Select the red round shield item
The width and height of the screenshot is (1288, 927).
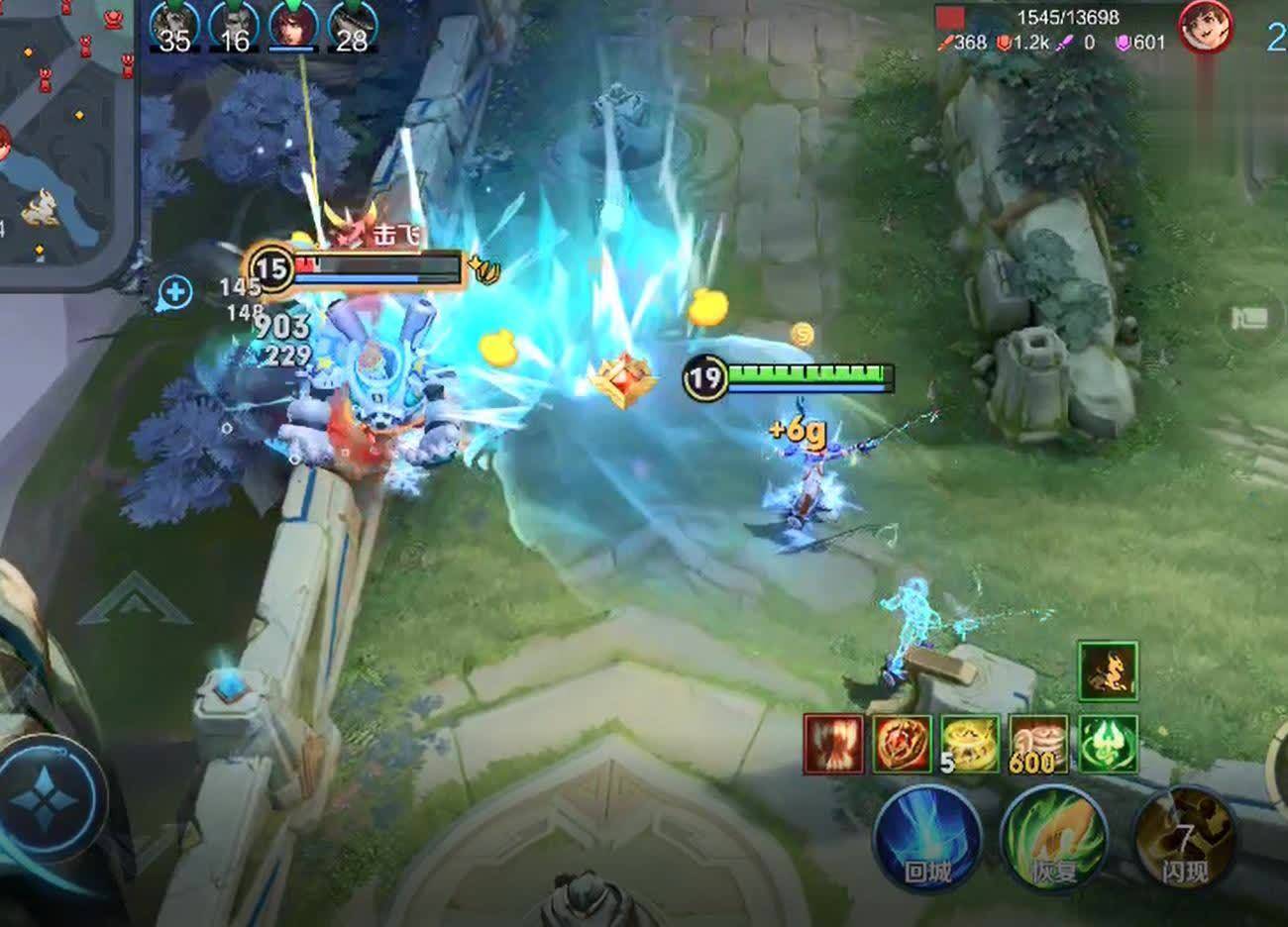point(902,744)
